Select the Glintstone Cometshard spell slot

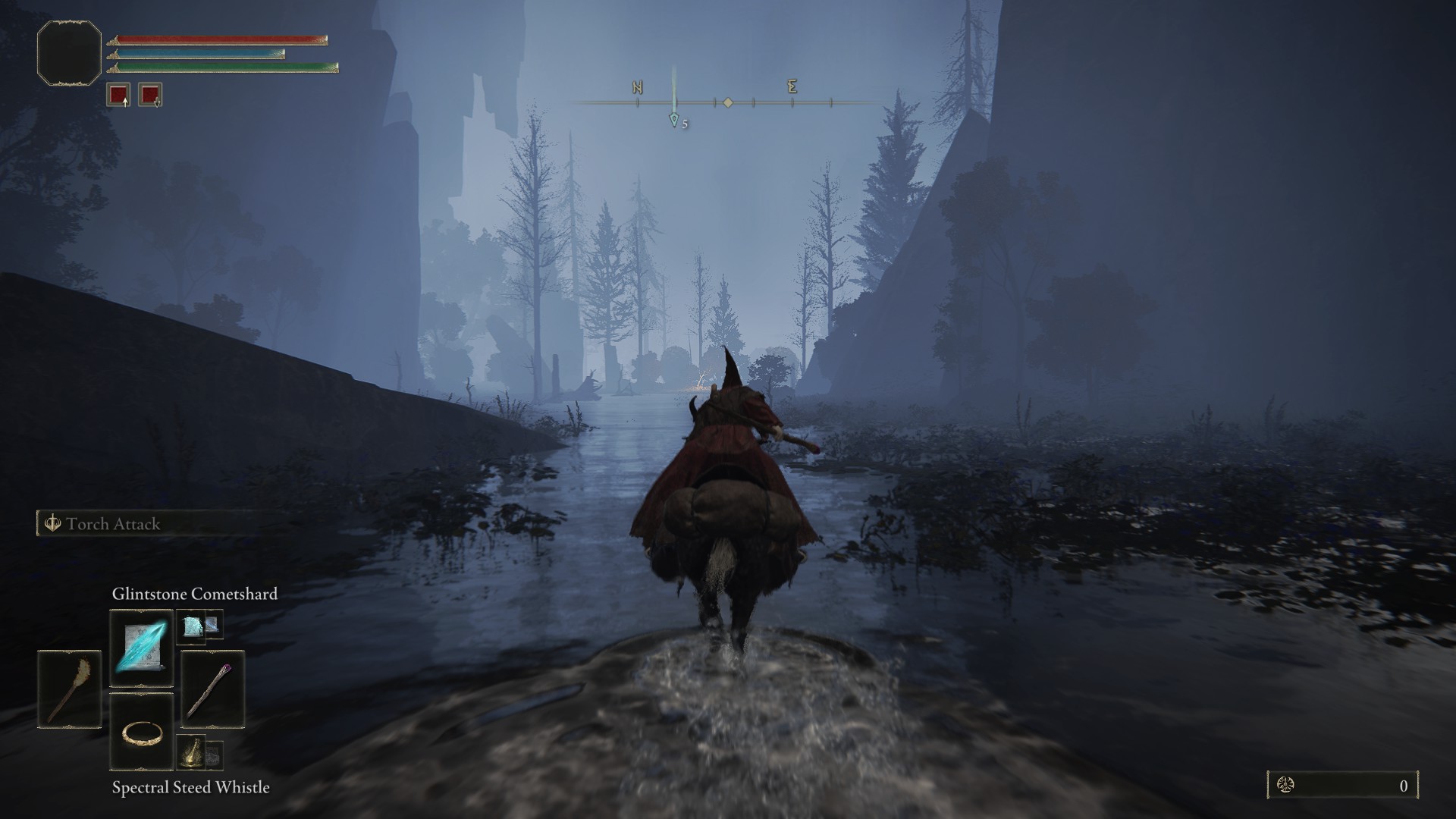(x=142, y=648)
